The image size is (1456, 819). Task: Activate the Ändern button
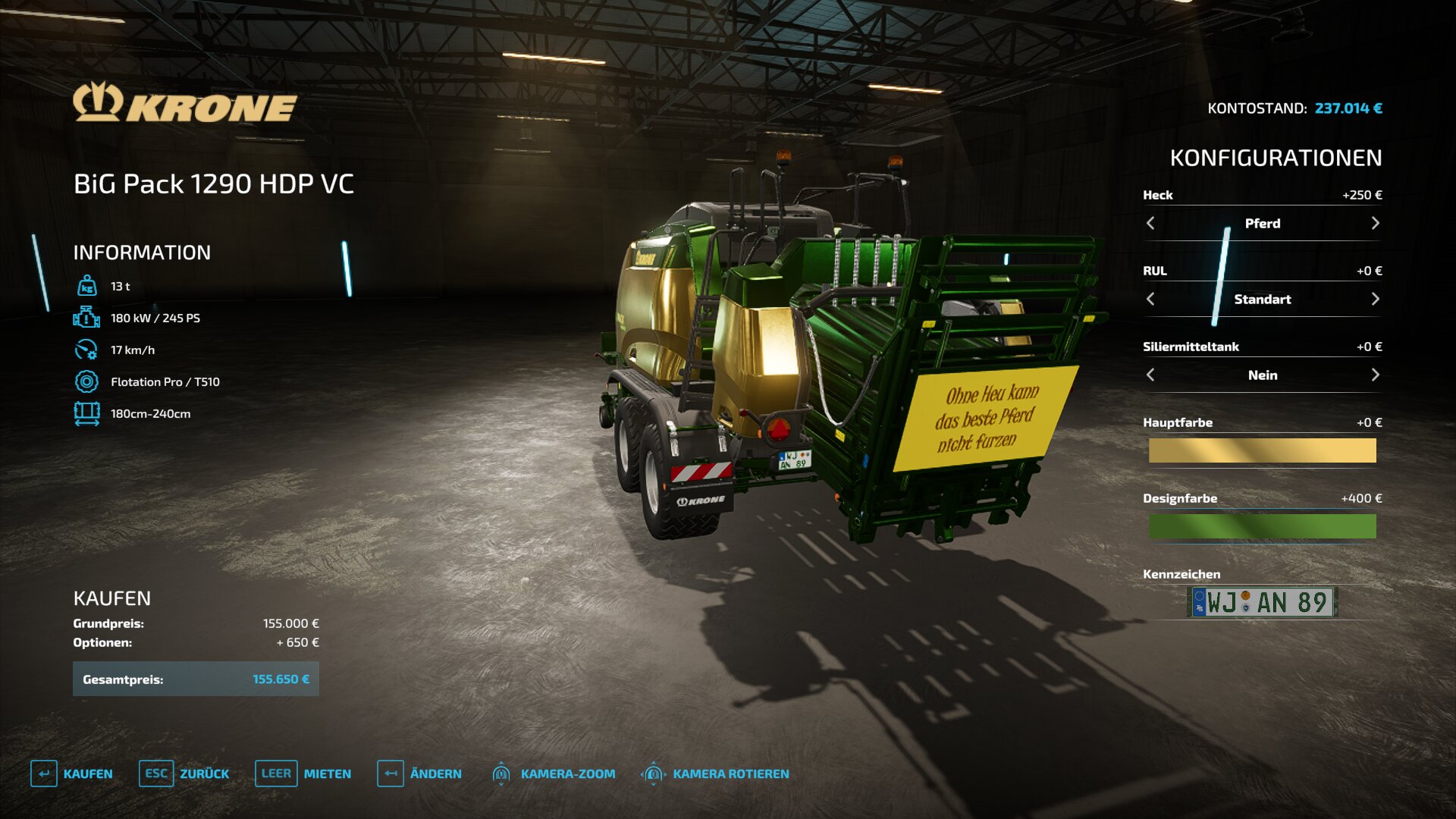419,773
